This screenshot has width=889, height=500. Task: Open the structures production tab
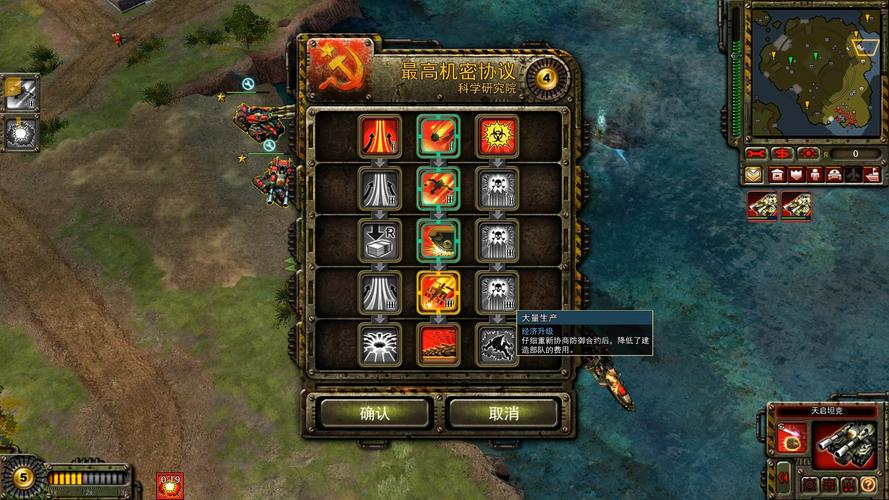tap(776, 174)
